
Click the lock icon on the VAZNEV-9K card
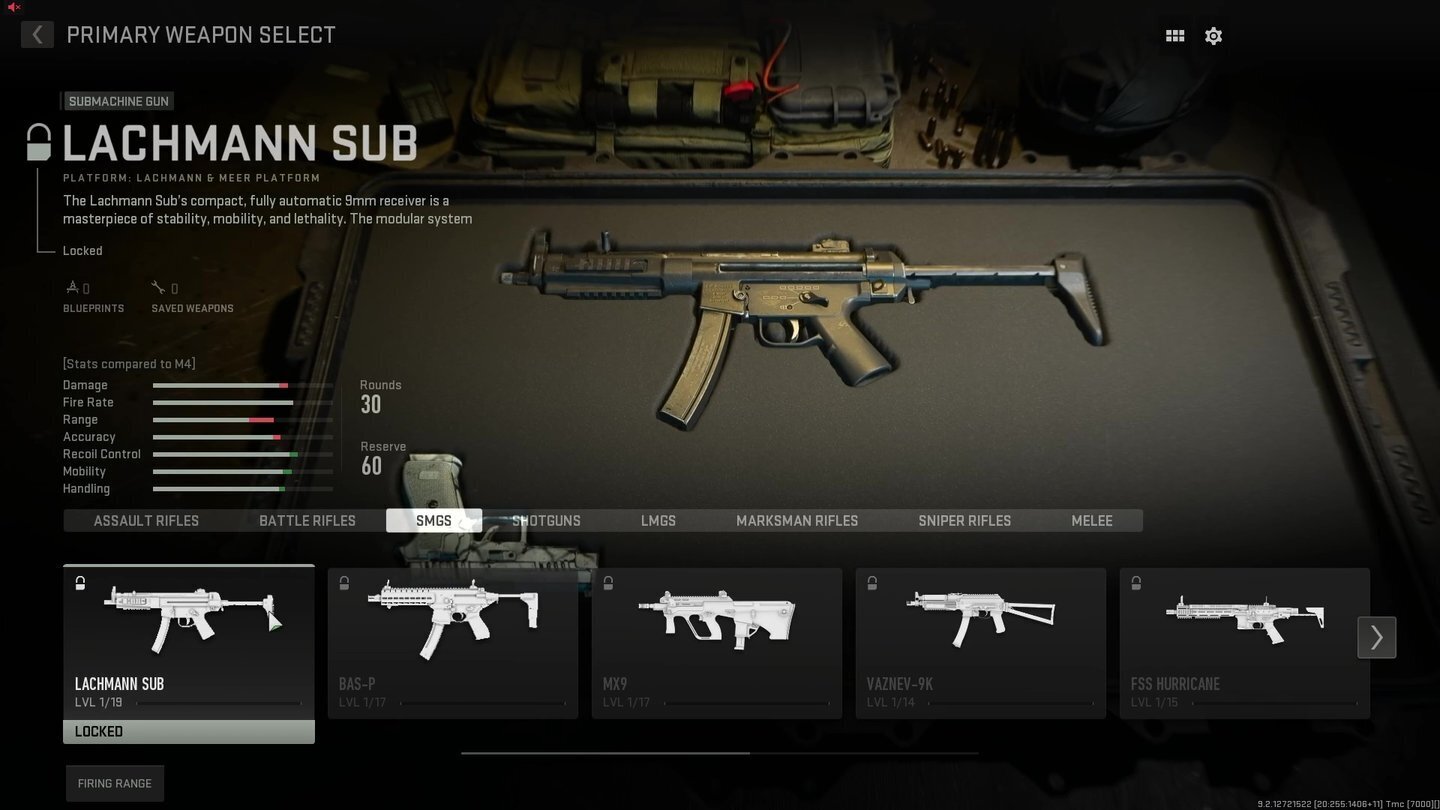871,582
